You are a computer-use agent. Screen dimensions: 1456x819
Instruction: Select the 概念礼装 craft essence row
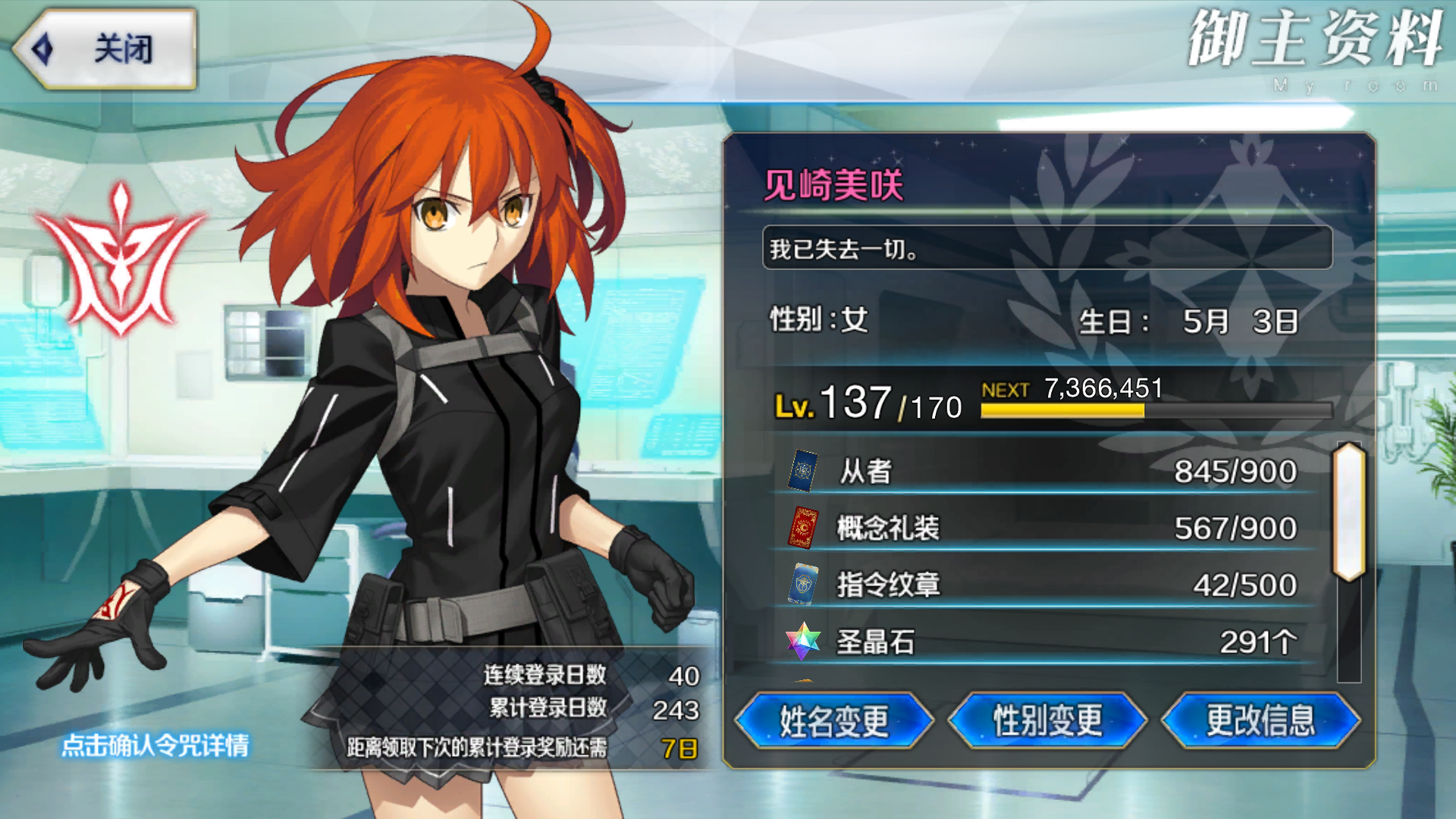1045,529
